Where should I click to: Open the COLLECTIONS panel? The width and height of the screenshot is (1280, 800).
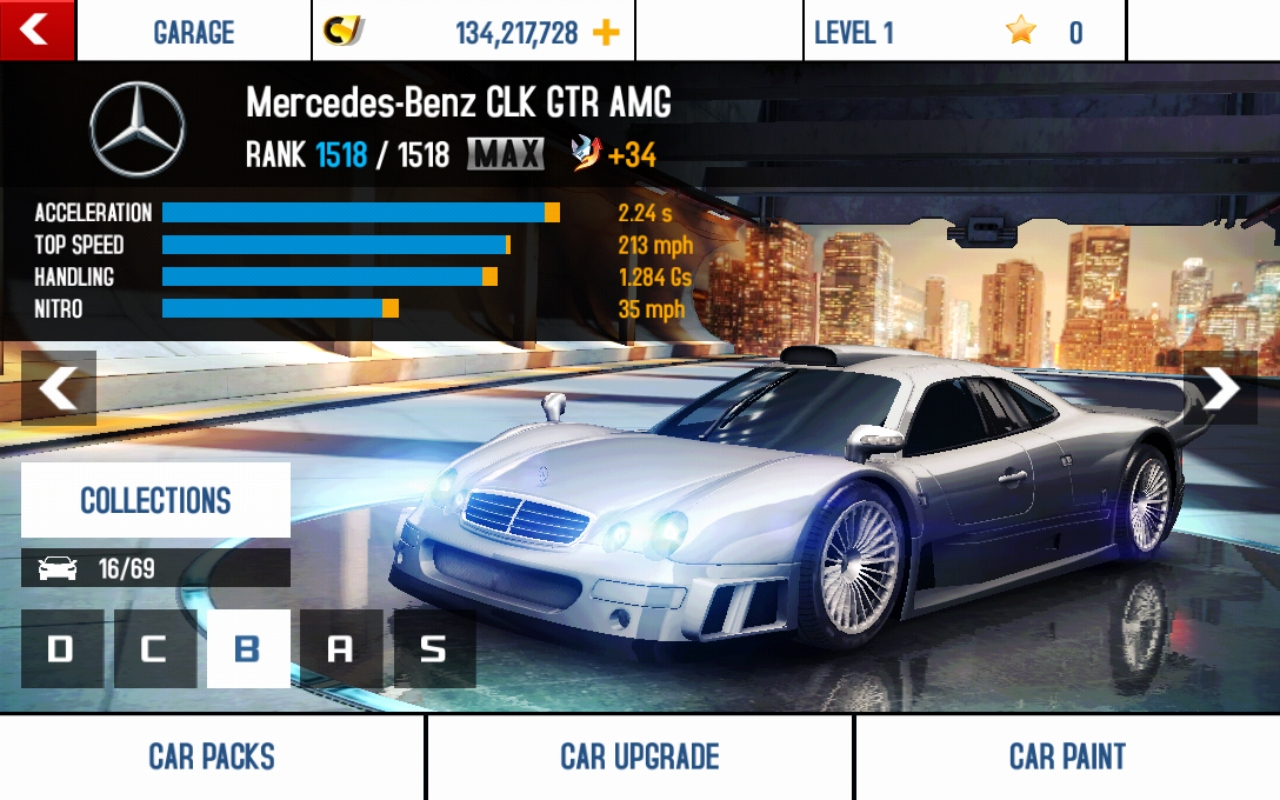click(x=155, y=500)
